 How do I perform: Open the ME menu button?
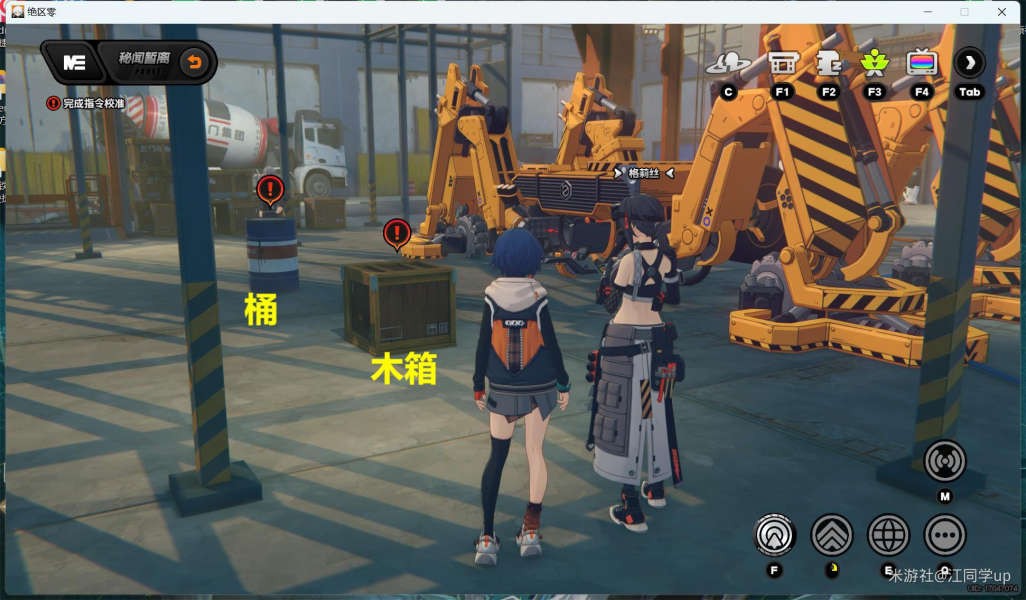(x=74, y=62)
